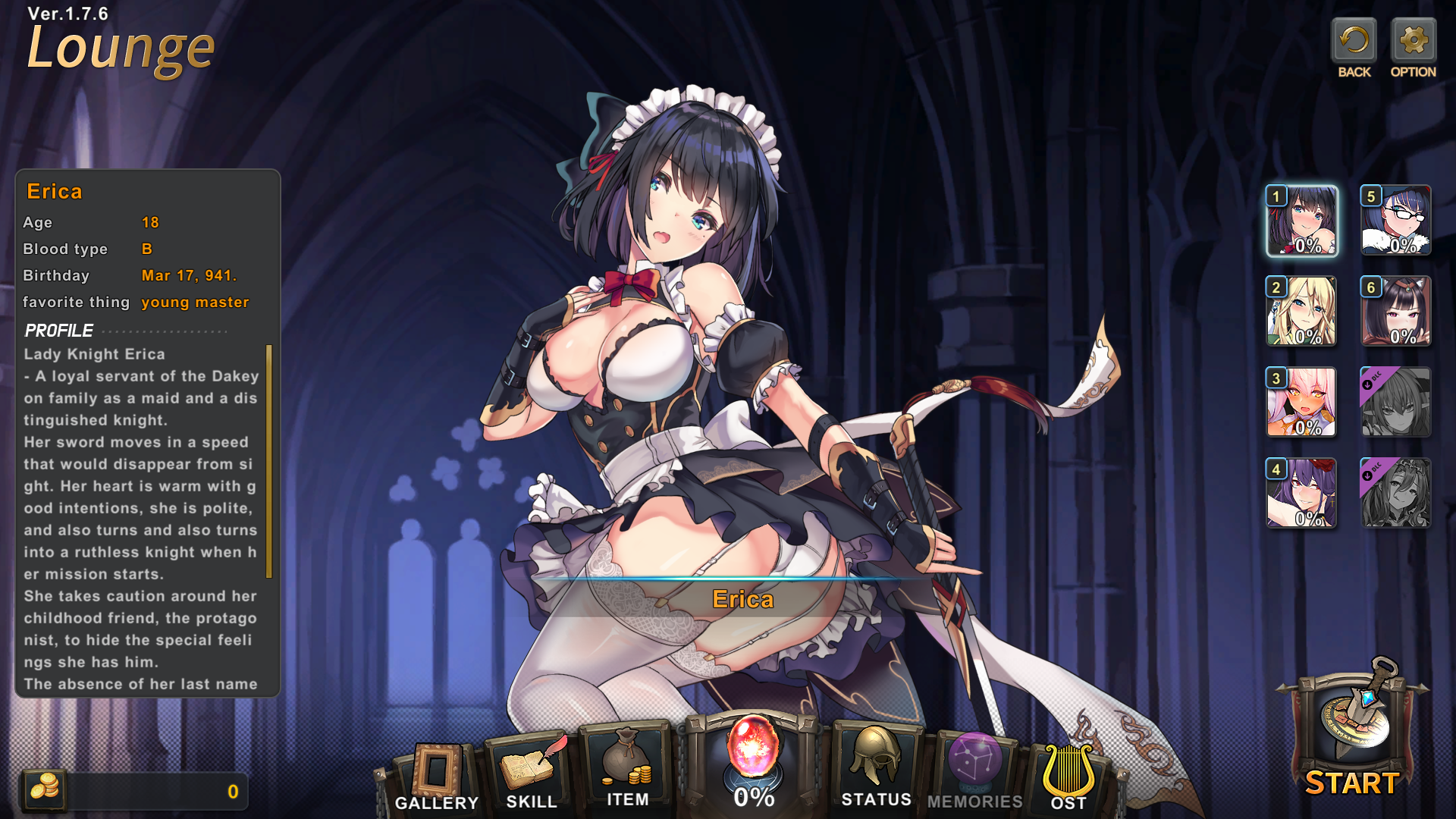Open the GALLERY picture frame
Viewport: 1456px width, 819px height.
pos(437,775)
